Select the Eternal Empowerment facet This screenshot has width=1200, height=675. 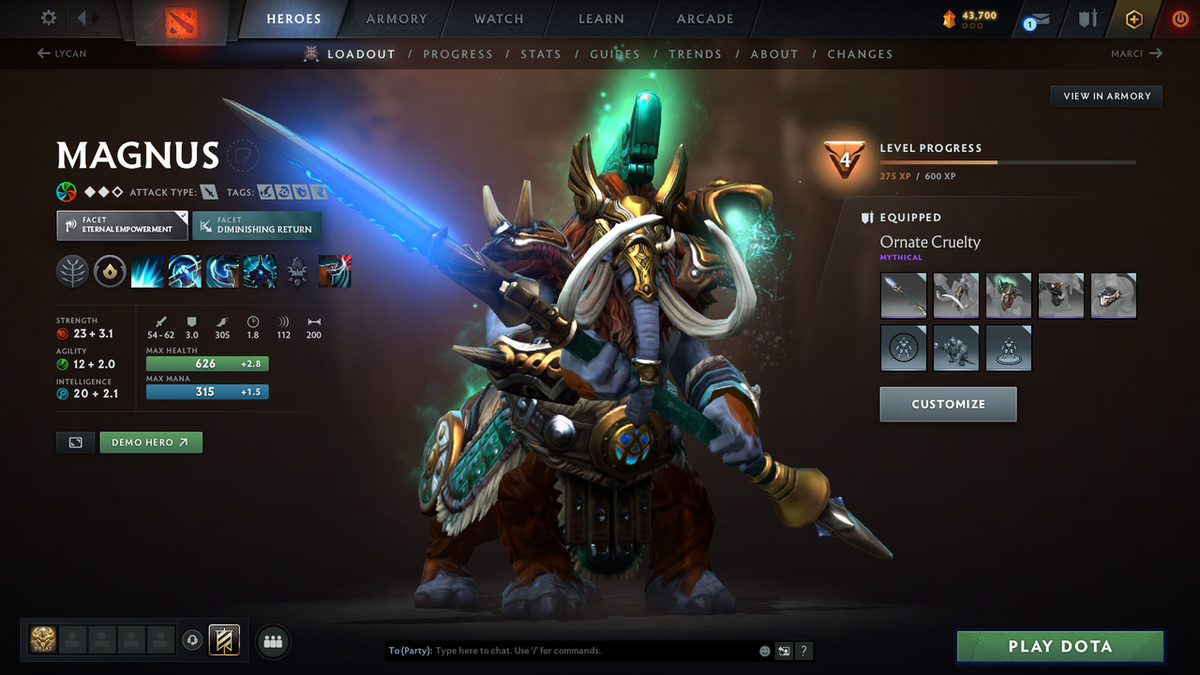click(121, 225)
